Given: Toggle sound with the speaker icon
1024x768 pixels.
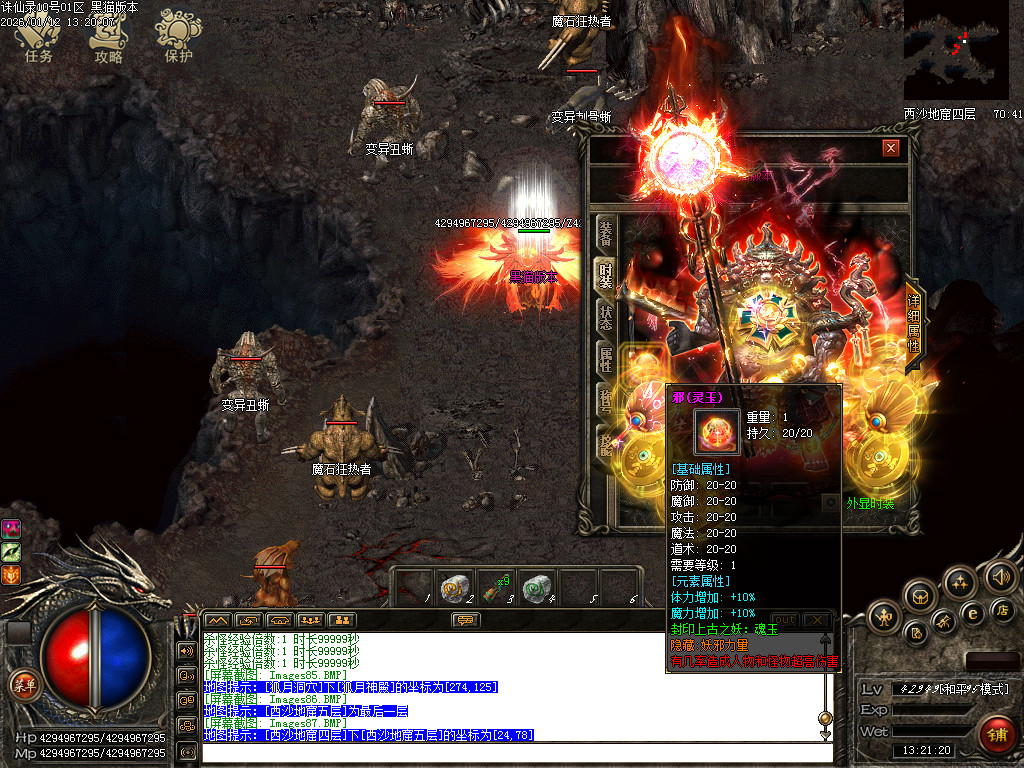Looking at the screenshot, I should [999, 576].
